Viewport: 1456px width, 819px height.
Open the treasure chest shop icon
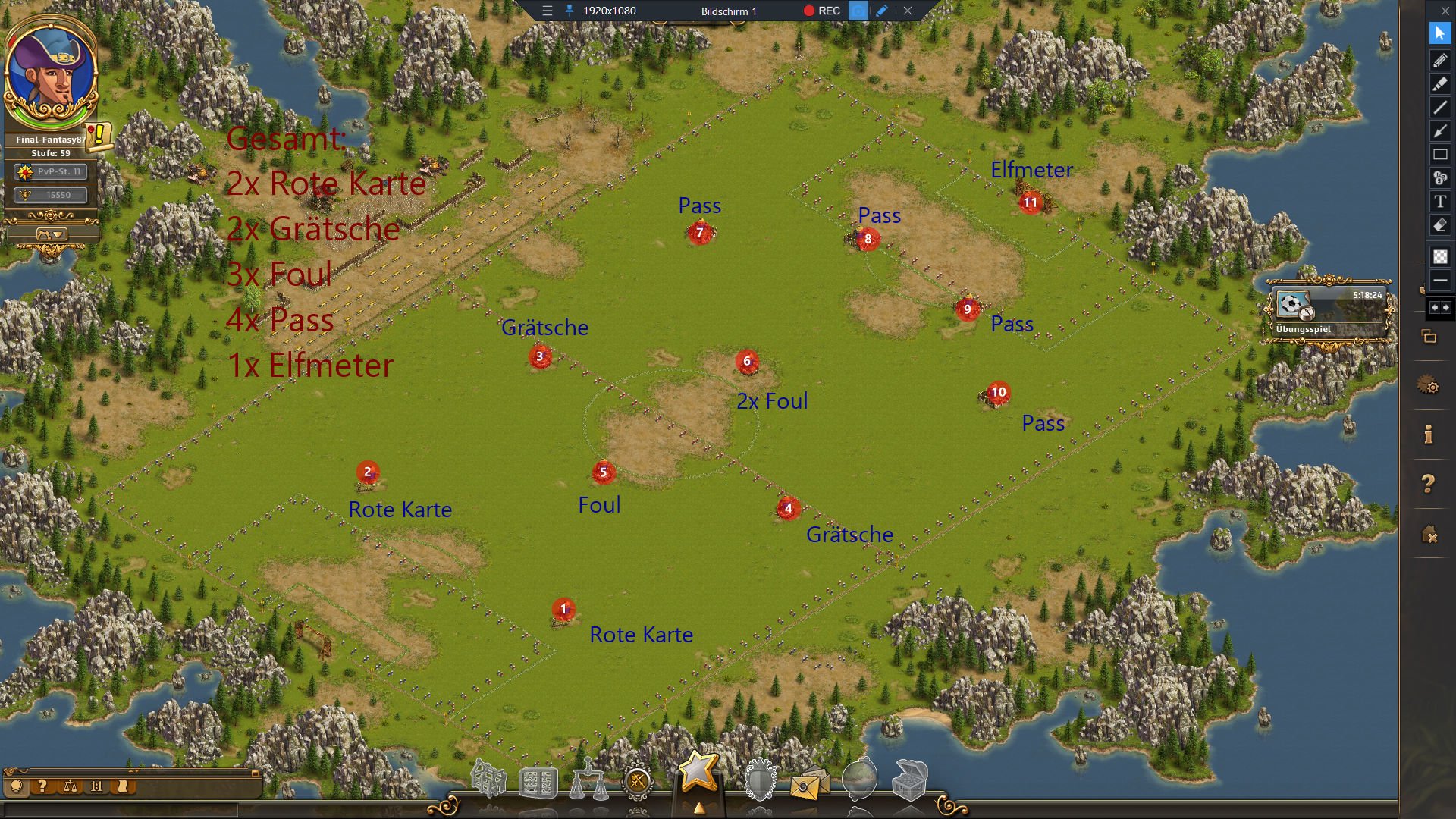(x=909, y=780)
